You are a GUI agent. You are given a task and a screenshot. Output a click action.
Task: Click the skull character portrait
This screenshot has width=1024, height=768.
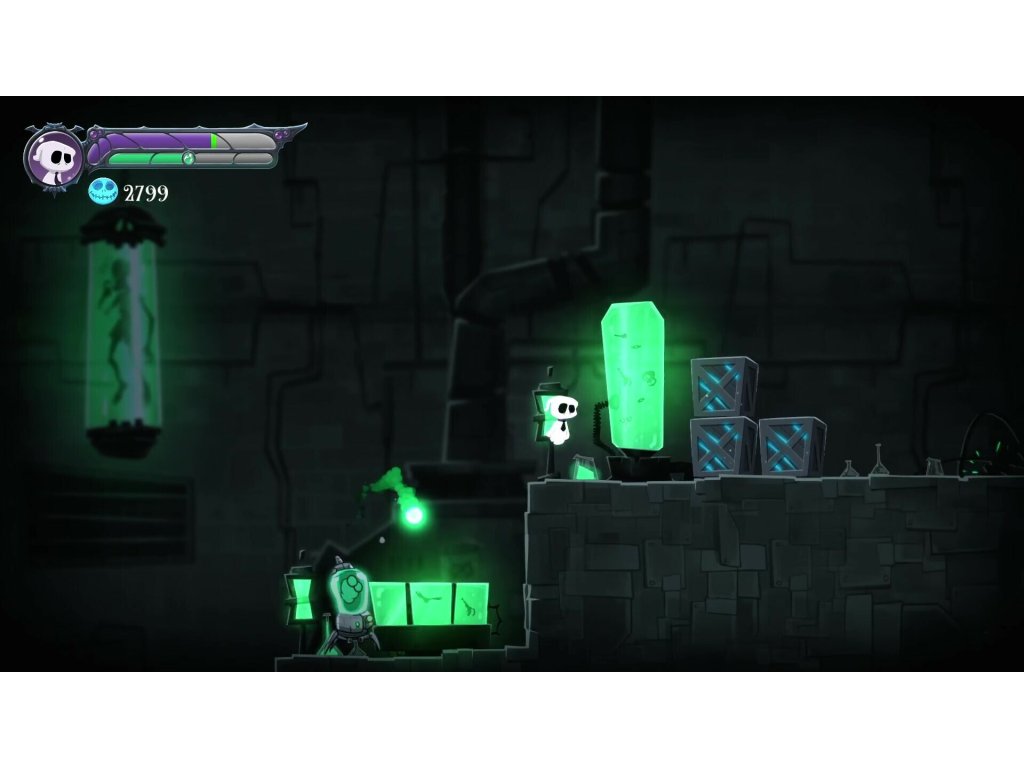[53, 157]
